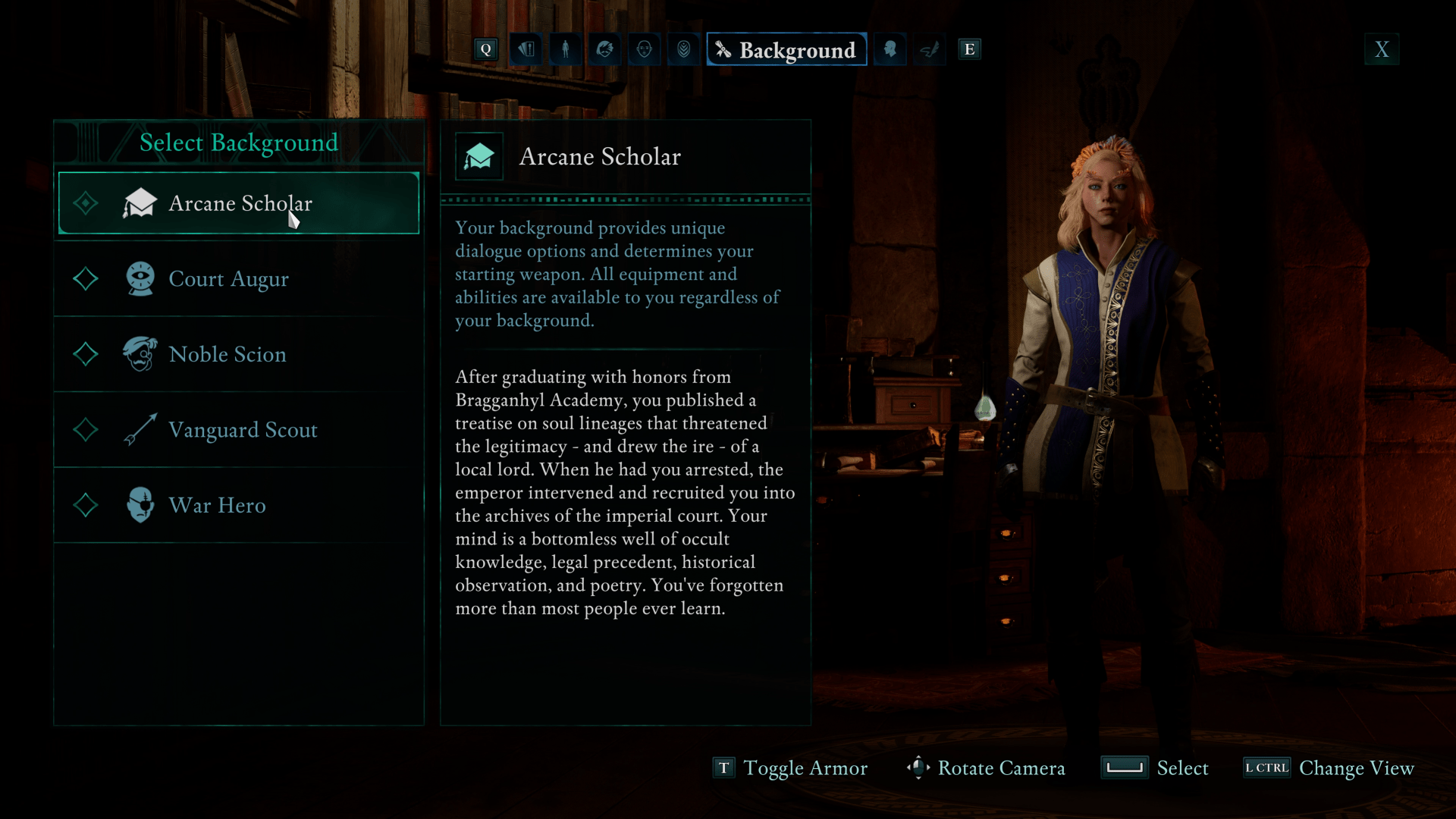This screenshot has width=1456, height=819.
Task: Select the Court Augur background
Action: (x=229, y=279)
